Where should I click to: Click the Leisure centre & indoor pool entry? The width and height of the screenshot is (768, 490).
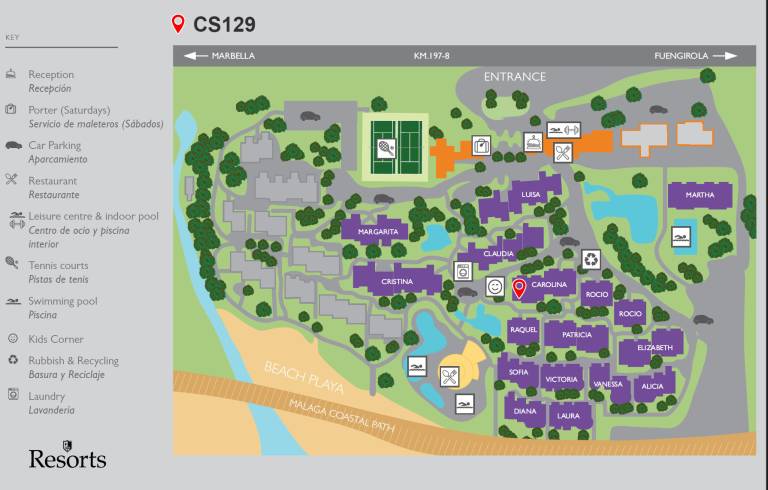coord(93,216)
